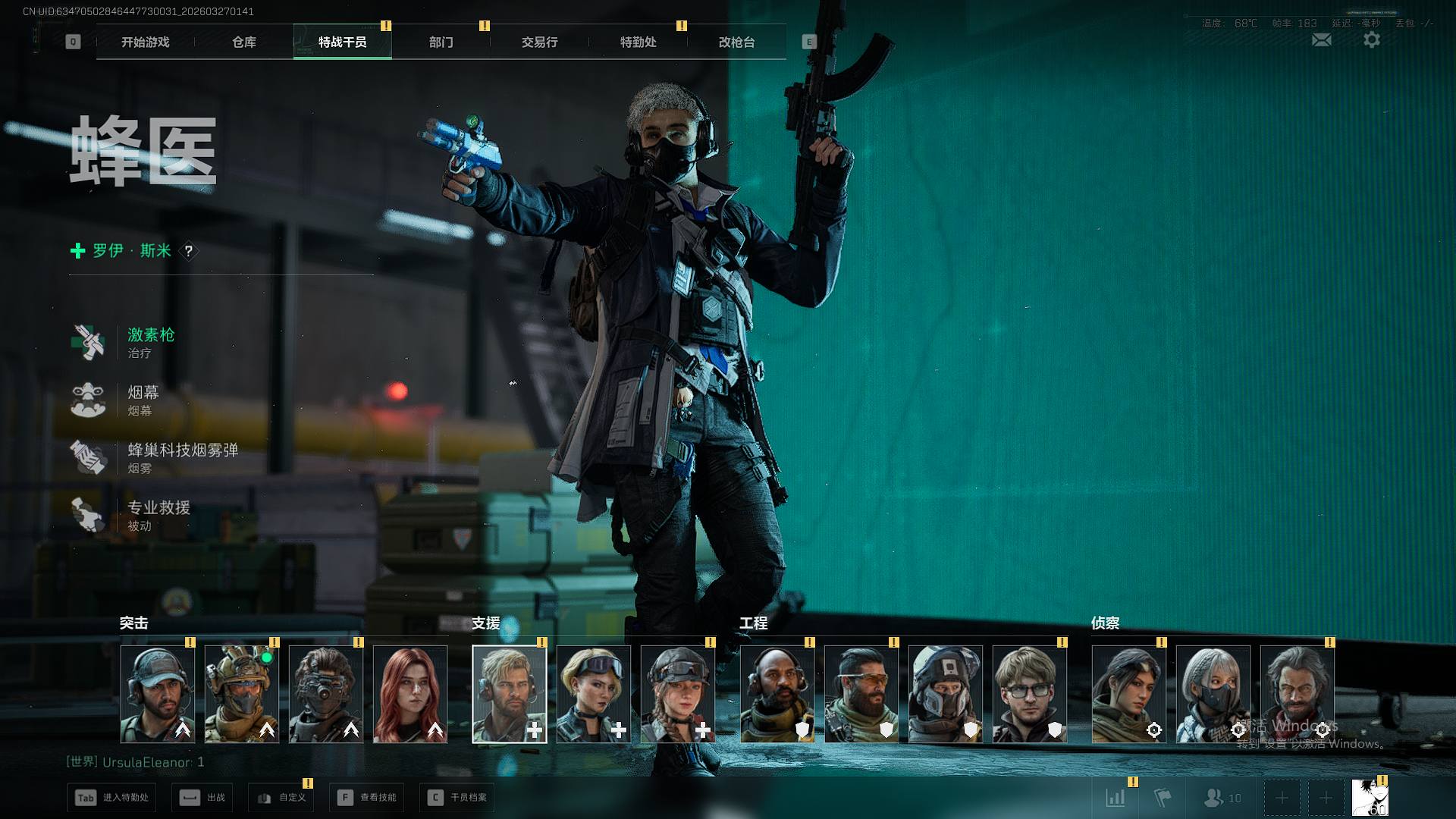This screenshot has height=819, width=1456.
Task: Choose the red-haired assault operator portrait
Action: 410,694
